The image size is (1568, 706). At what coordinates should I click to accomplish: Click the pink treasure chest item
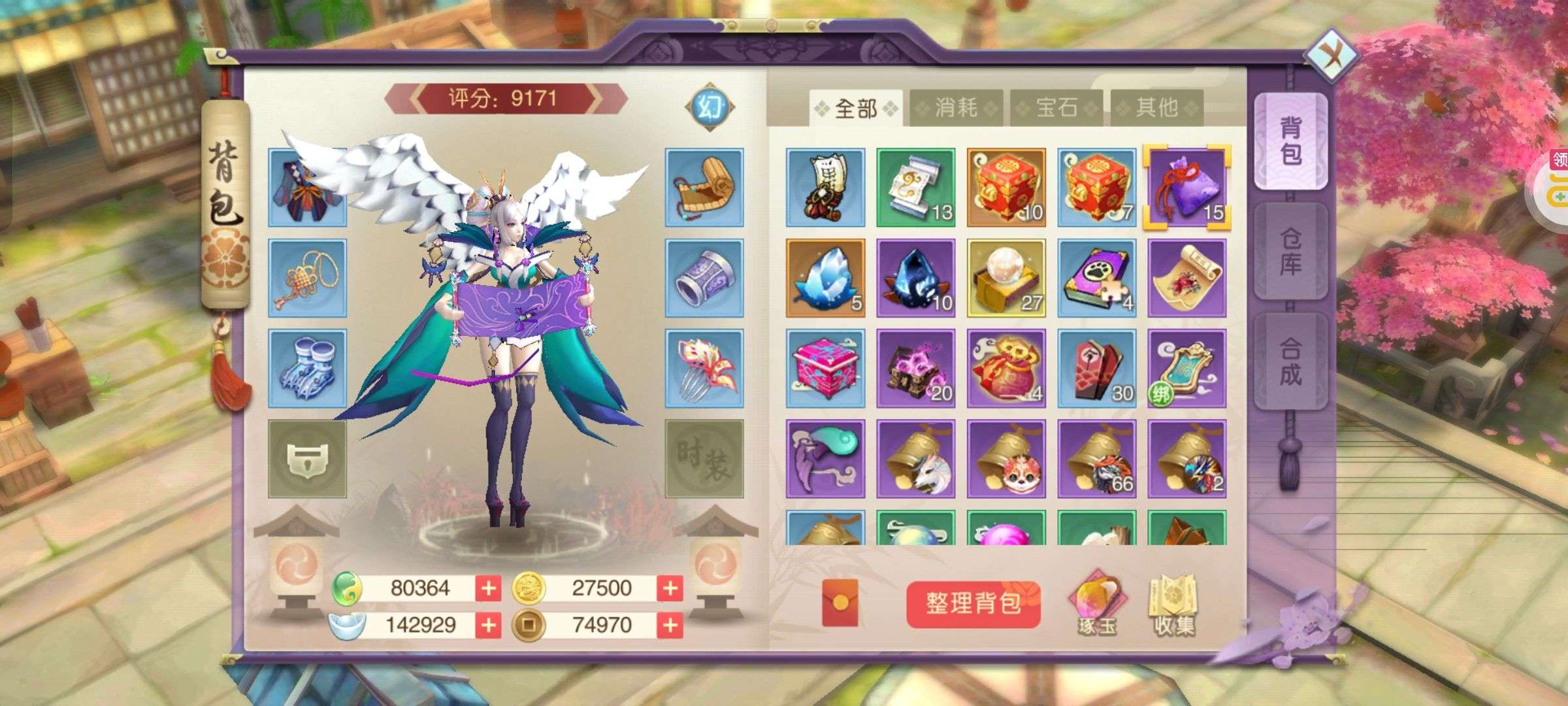click(x=825, y=369)
